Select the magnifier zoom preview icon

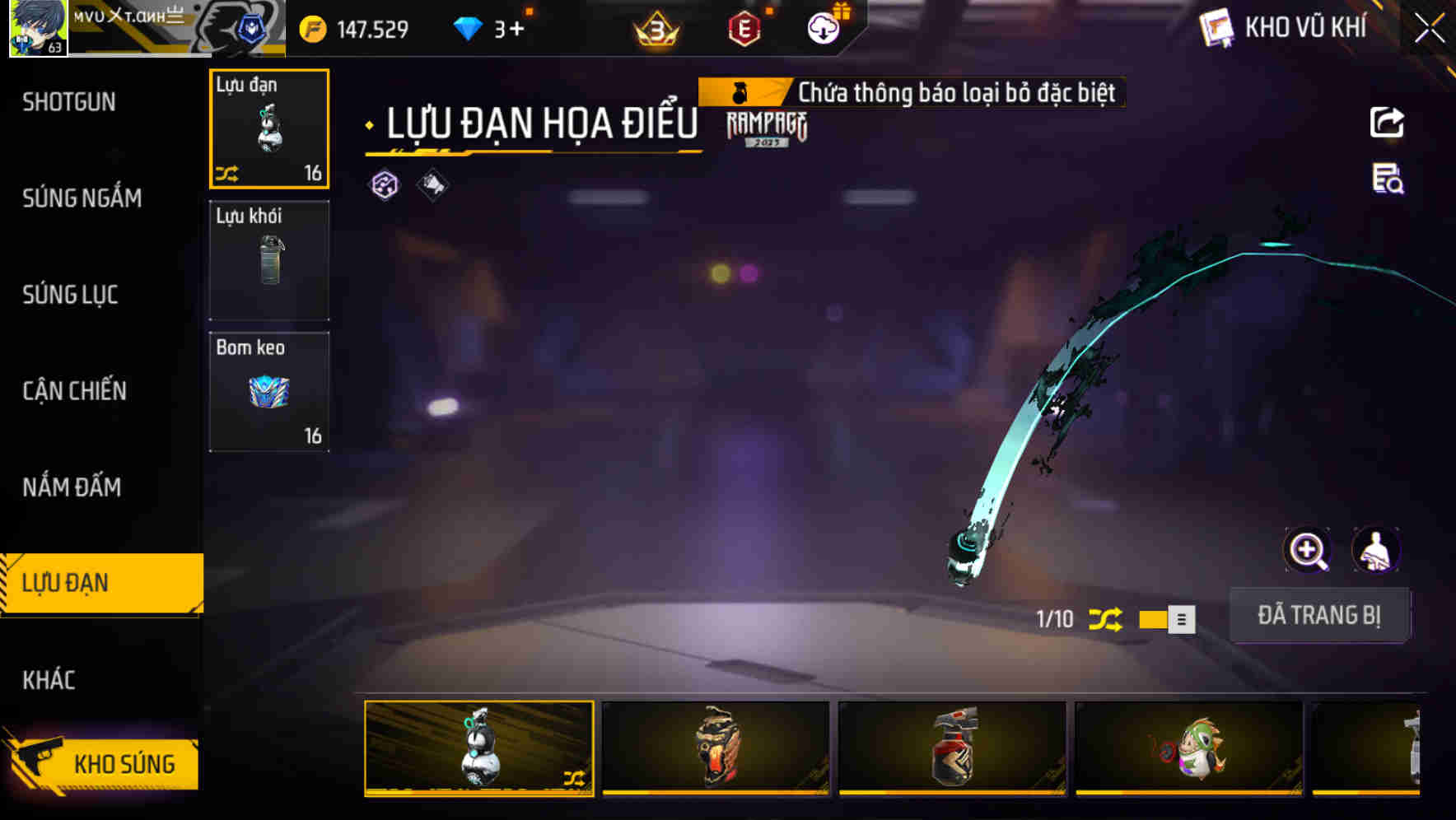point(1307,550)
